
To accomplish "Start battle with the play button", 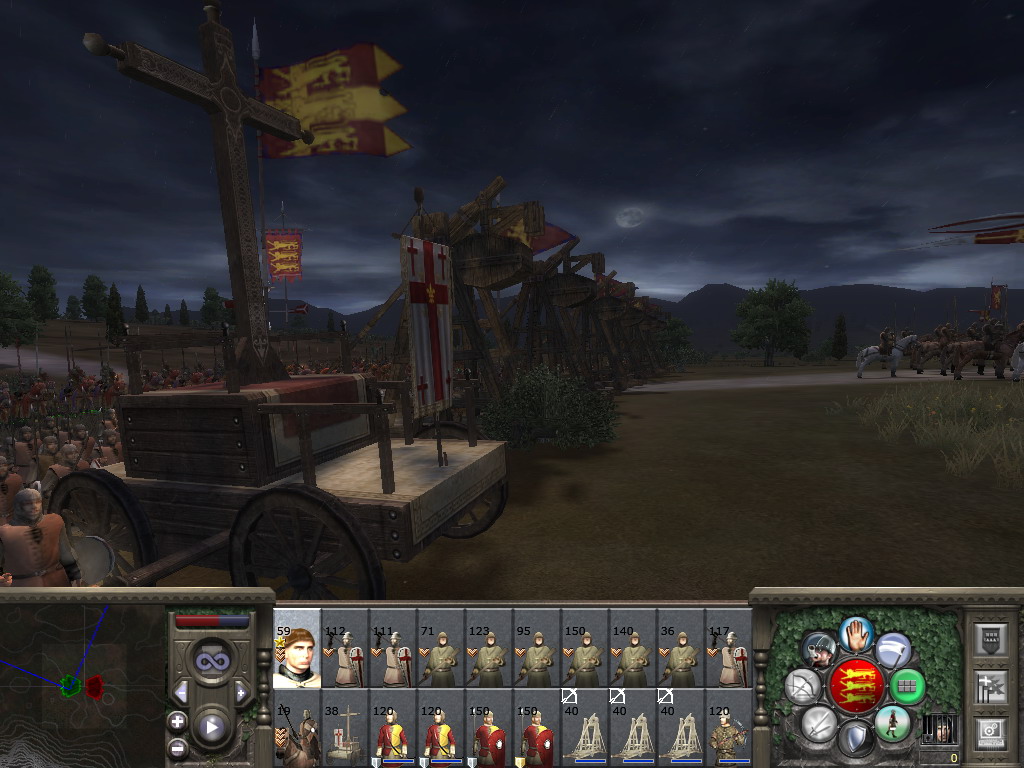I will [211, 727].
